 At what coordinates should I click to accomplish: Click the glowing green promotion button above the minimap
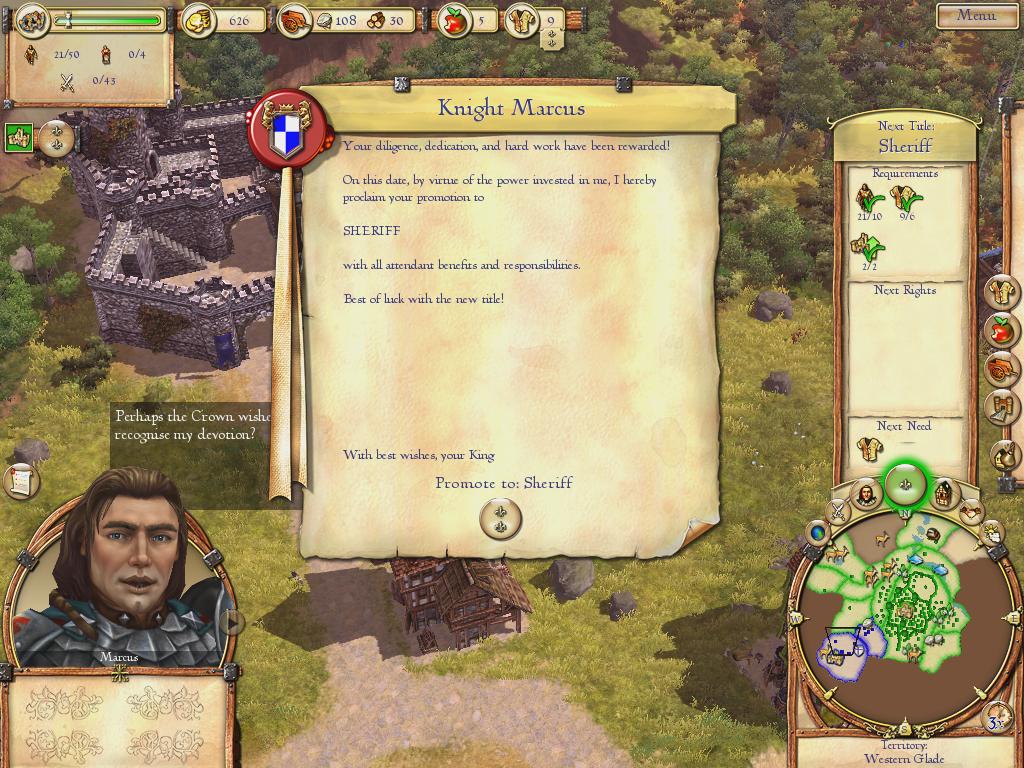(x=907, y=485)
